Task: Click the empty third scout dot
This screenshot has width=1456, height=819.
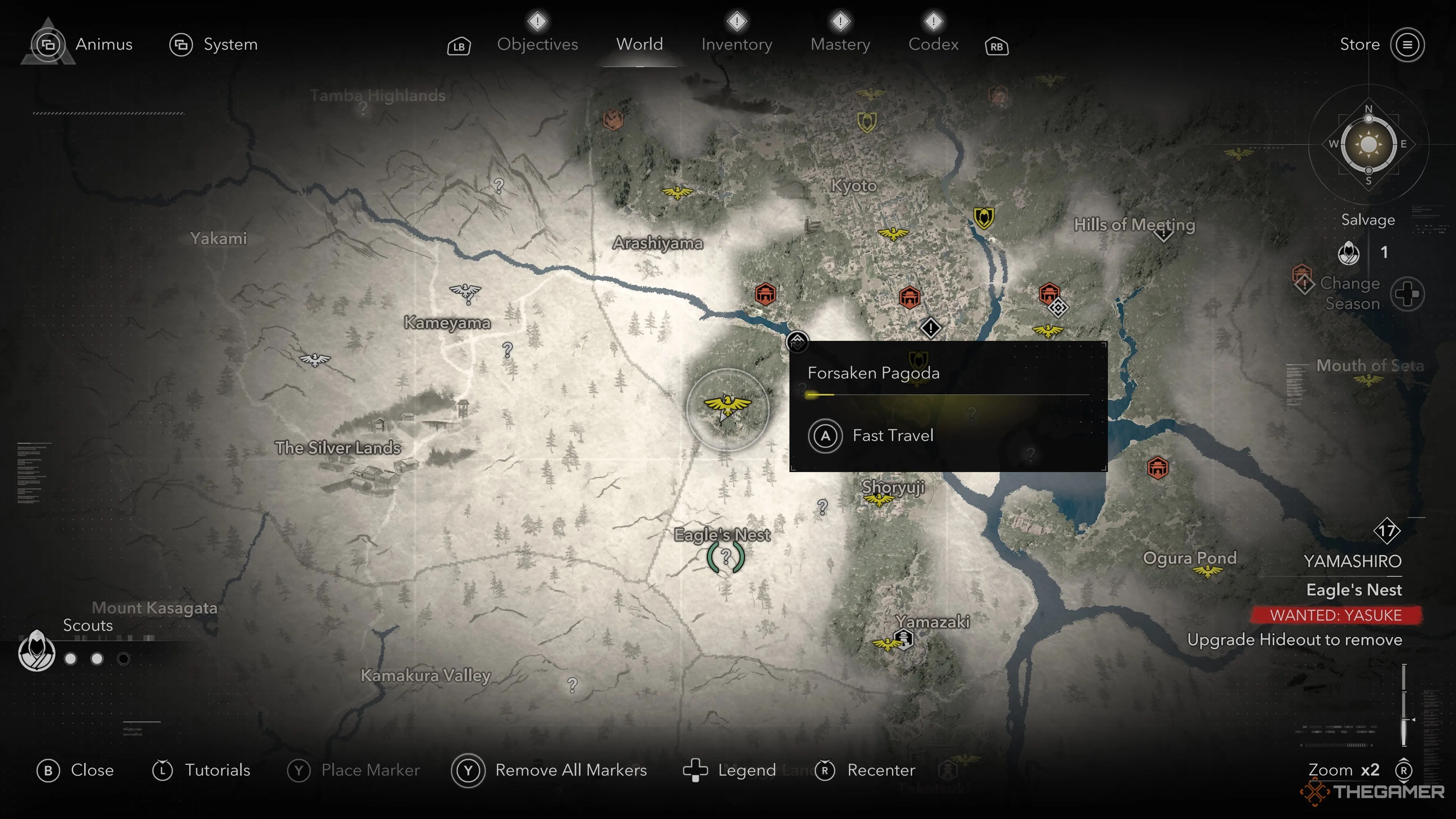Action: tap(124, 659)
